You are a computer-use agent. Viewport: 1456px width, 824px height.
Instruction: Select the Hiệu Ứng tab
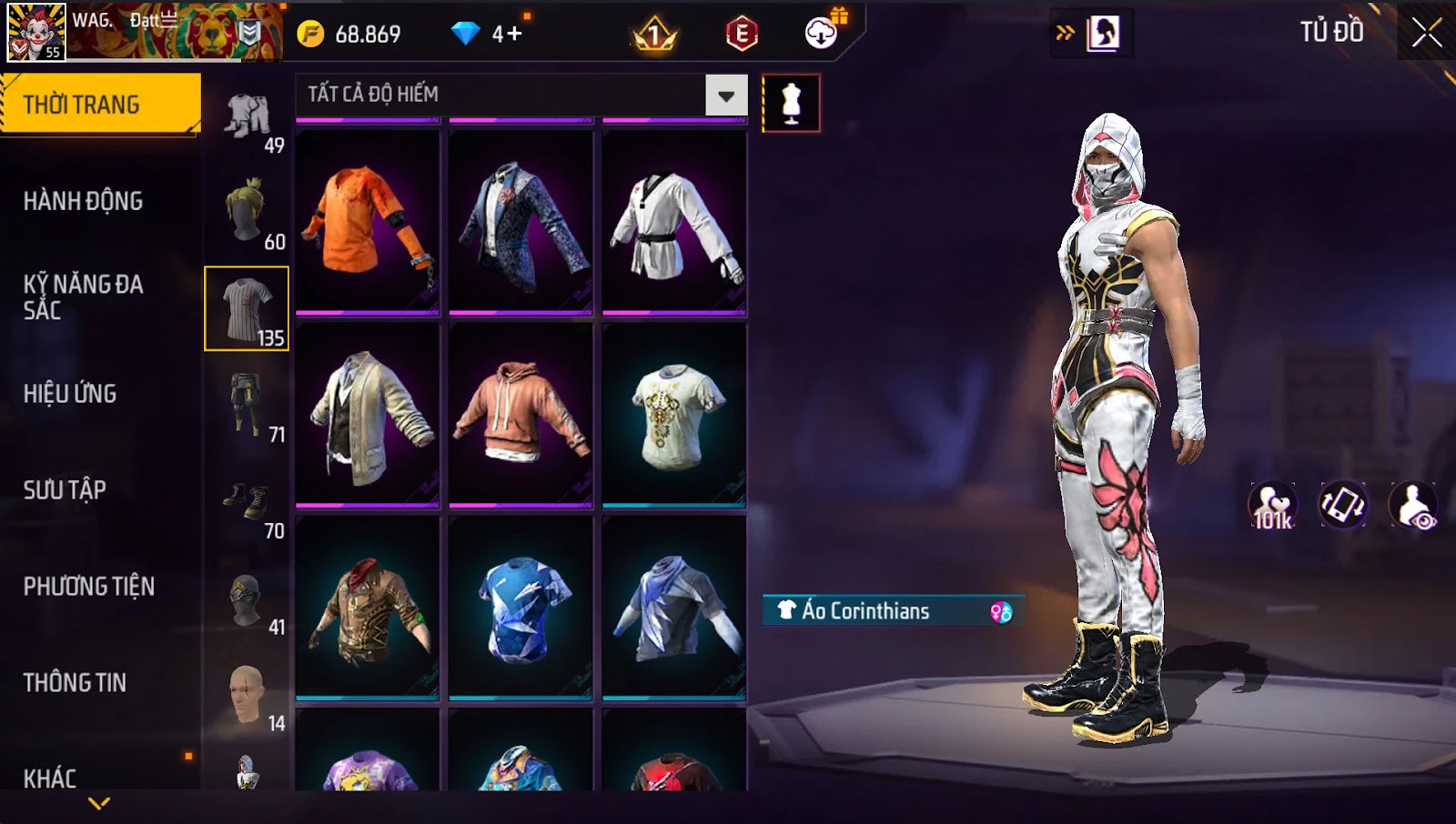pyautogui.click(x=70, y=394)
